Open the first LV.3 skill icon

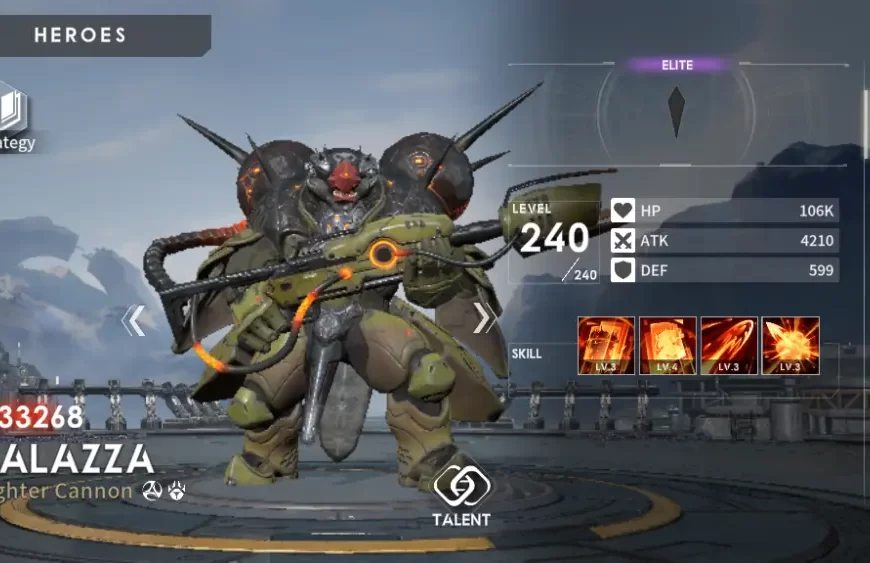(x=606, y=345)
